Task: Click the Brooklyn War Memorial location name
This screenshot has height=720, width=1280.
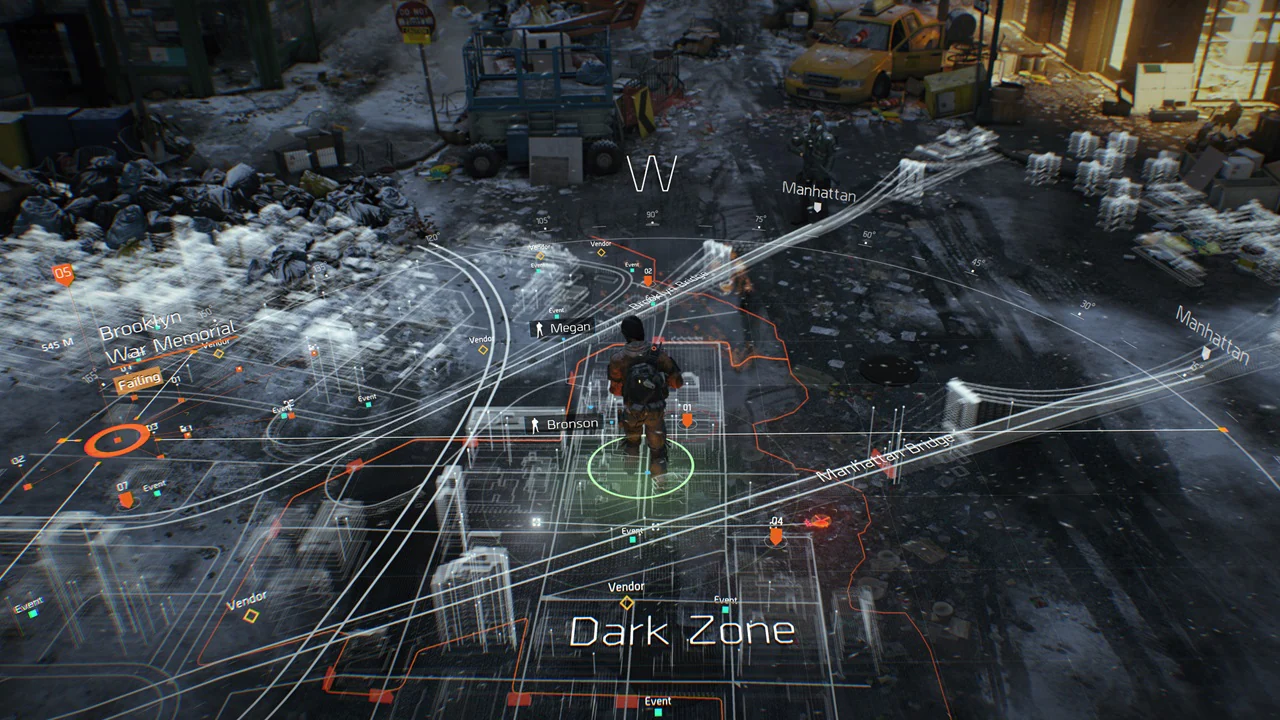Action: coord(172,337)
